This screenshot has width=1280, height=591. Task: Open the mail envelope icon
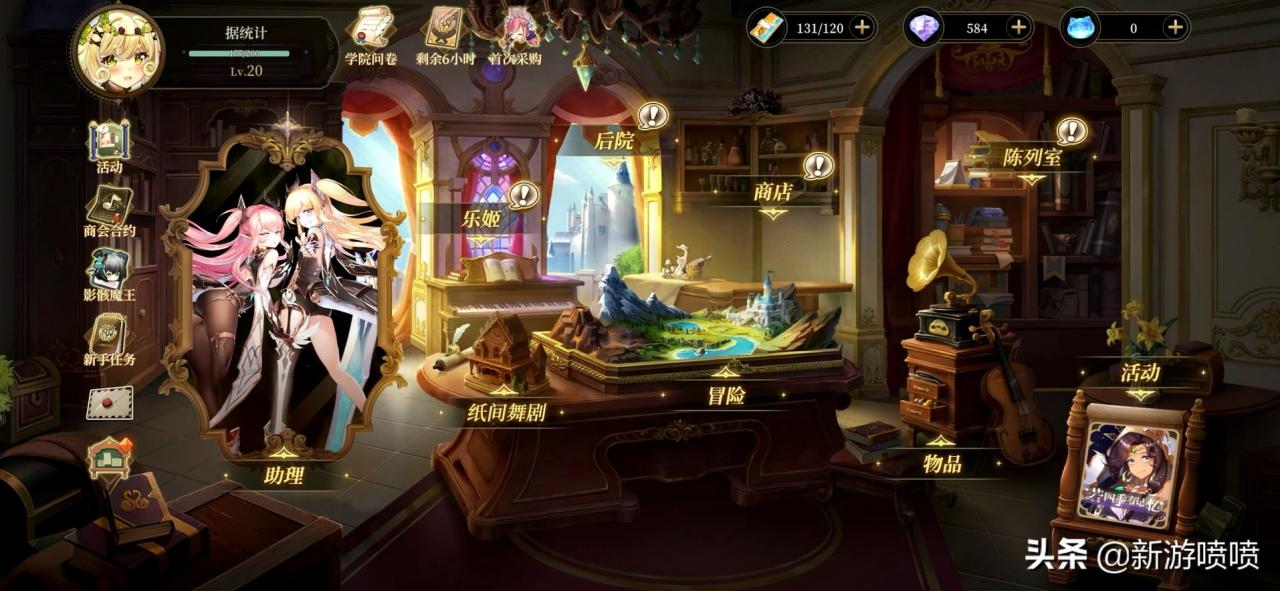pos(109,402)
